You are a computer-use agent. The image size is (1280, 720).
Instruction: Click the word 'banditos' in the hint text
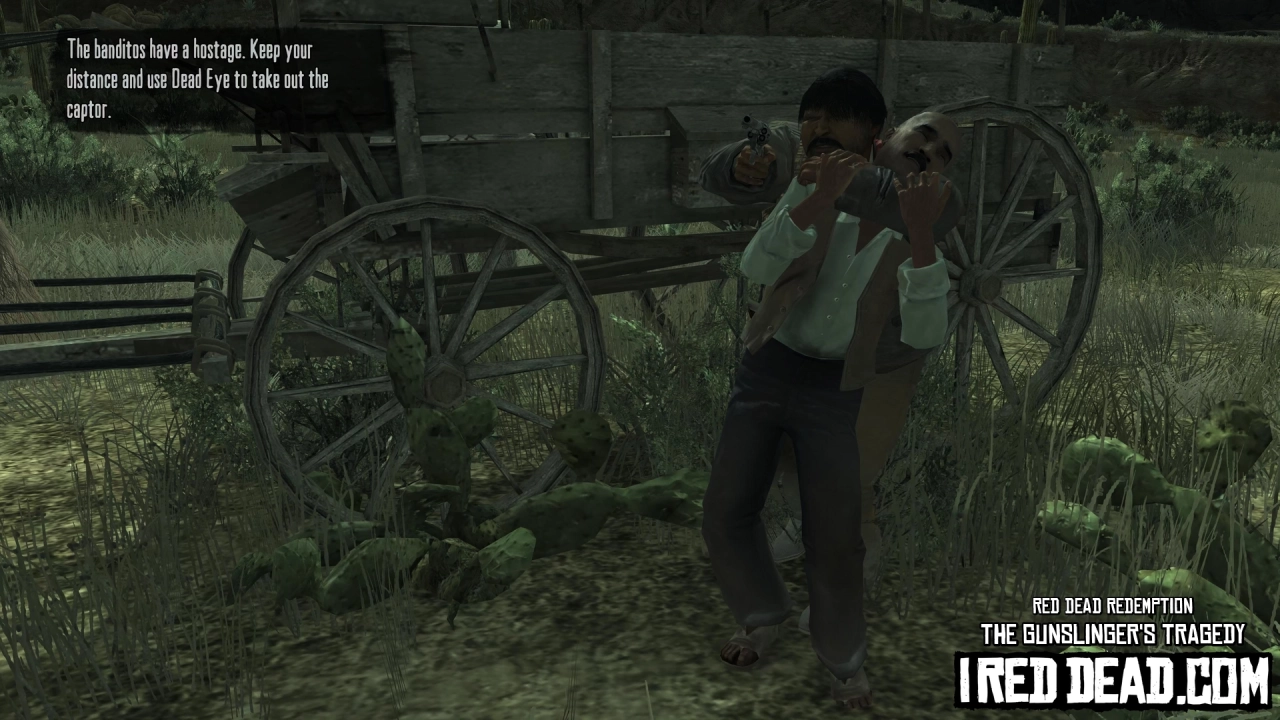pyautogui.click(x=110, y=47)
